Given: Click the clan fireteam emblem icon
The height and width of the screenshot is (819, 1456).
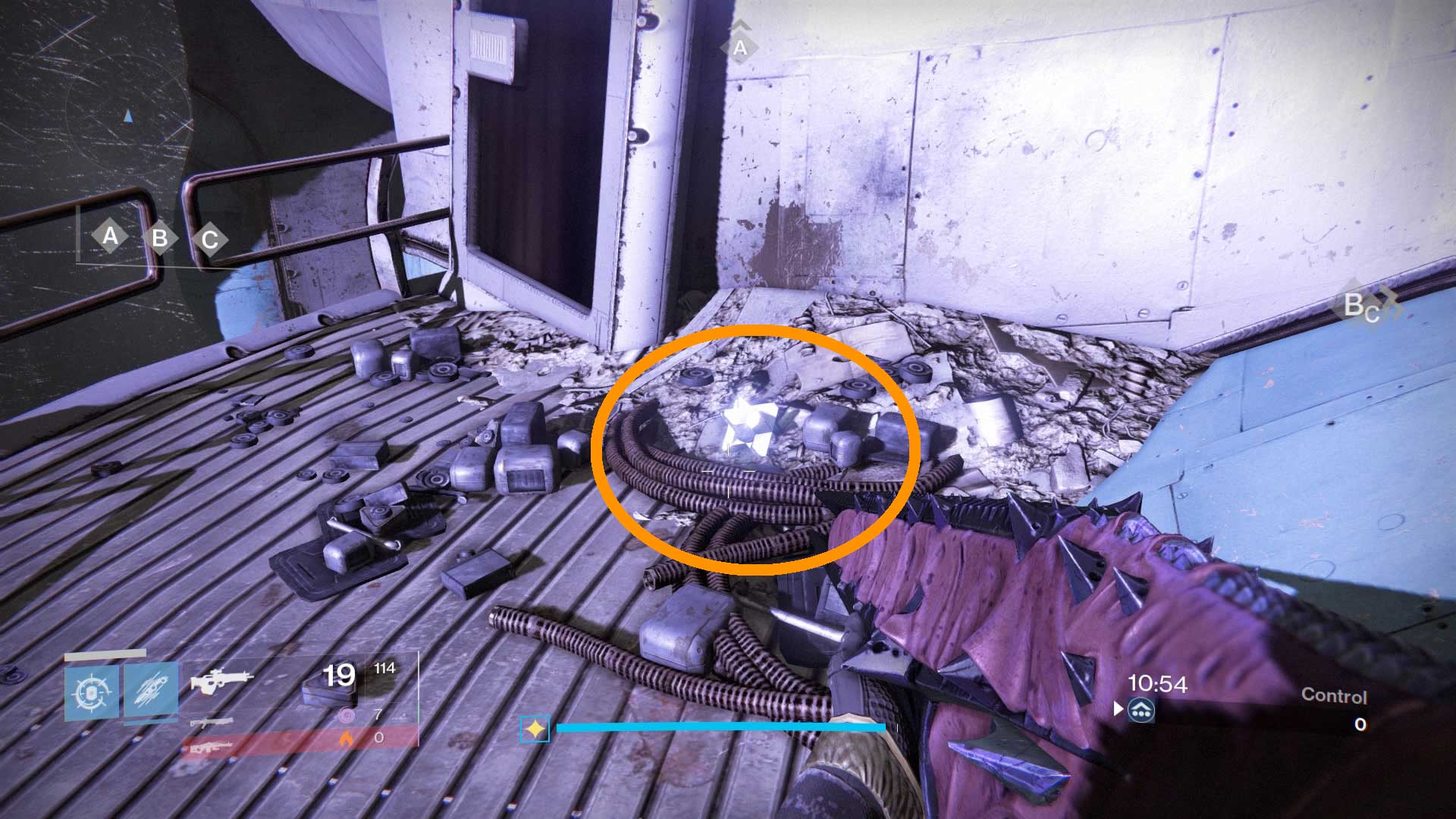Looking at the screenshot, I should point(1141,711).
